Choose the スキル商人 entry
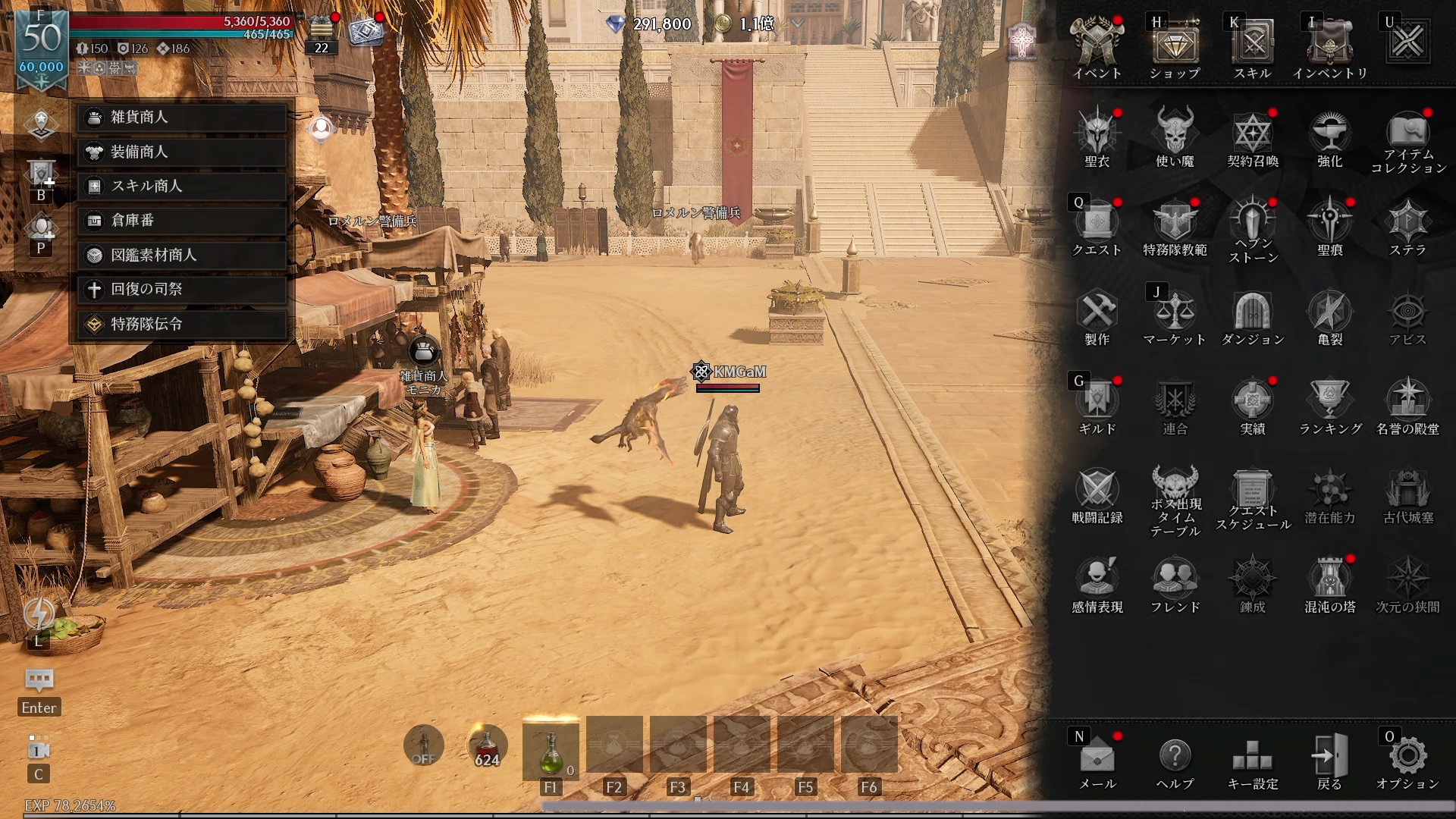This screenshot has height=819, width=1456. tap(182, 187)
